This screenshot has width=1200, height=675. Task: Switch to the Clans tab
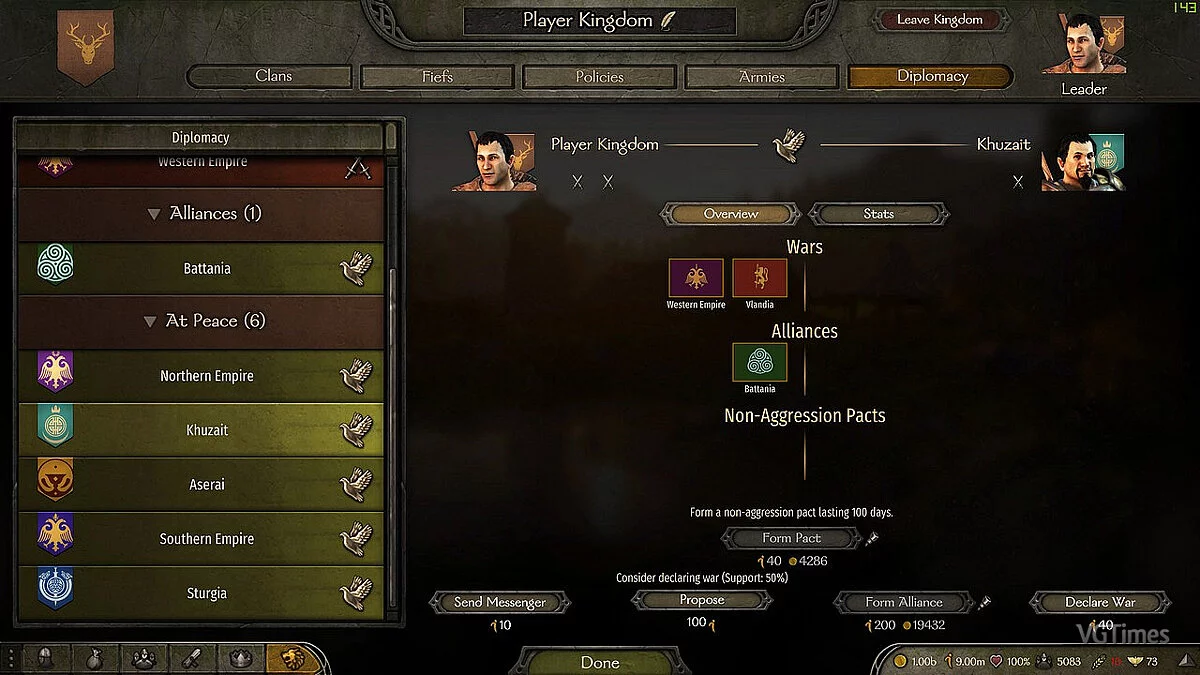point(273,77)
